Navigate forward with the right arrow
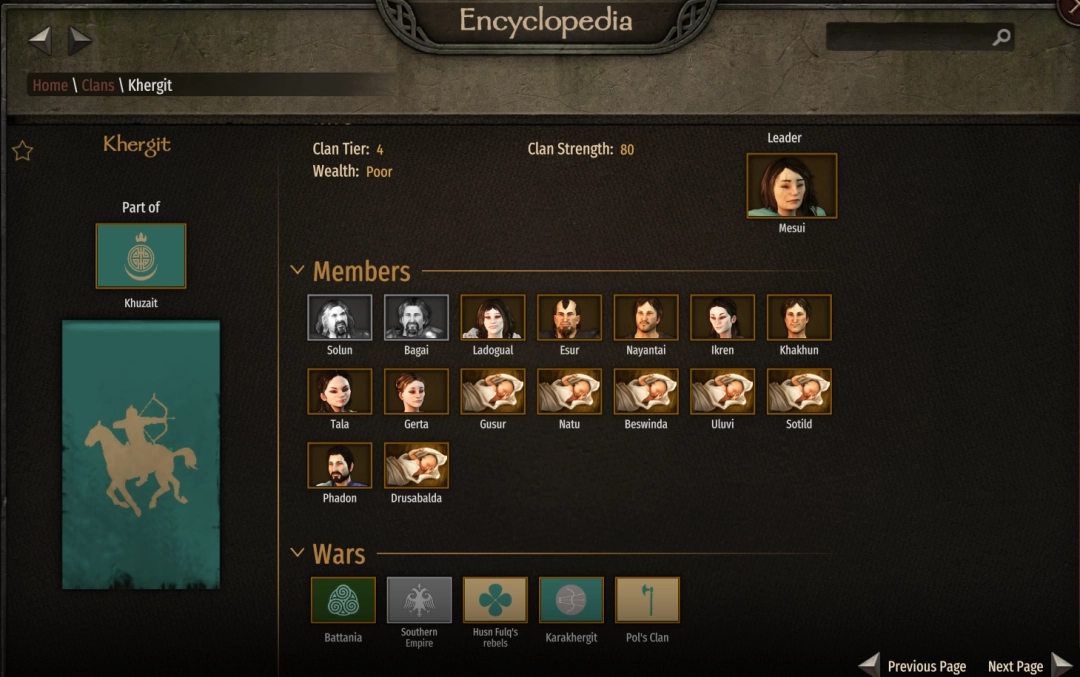The width and height of the screenshot is (1080, 677). click(x=80, y=41)
